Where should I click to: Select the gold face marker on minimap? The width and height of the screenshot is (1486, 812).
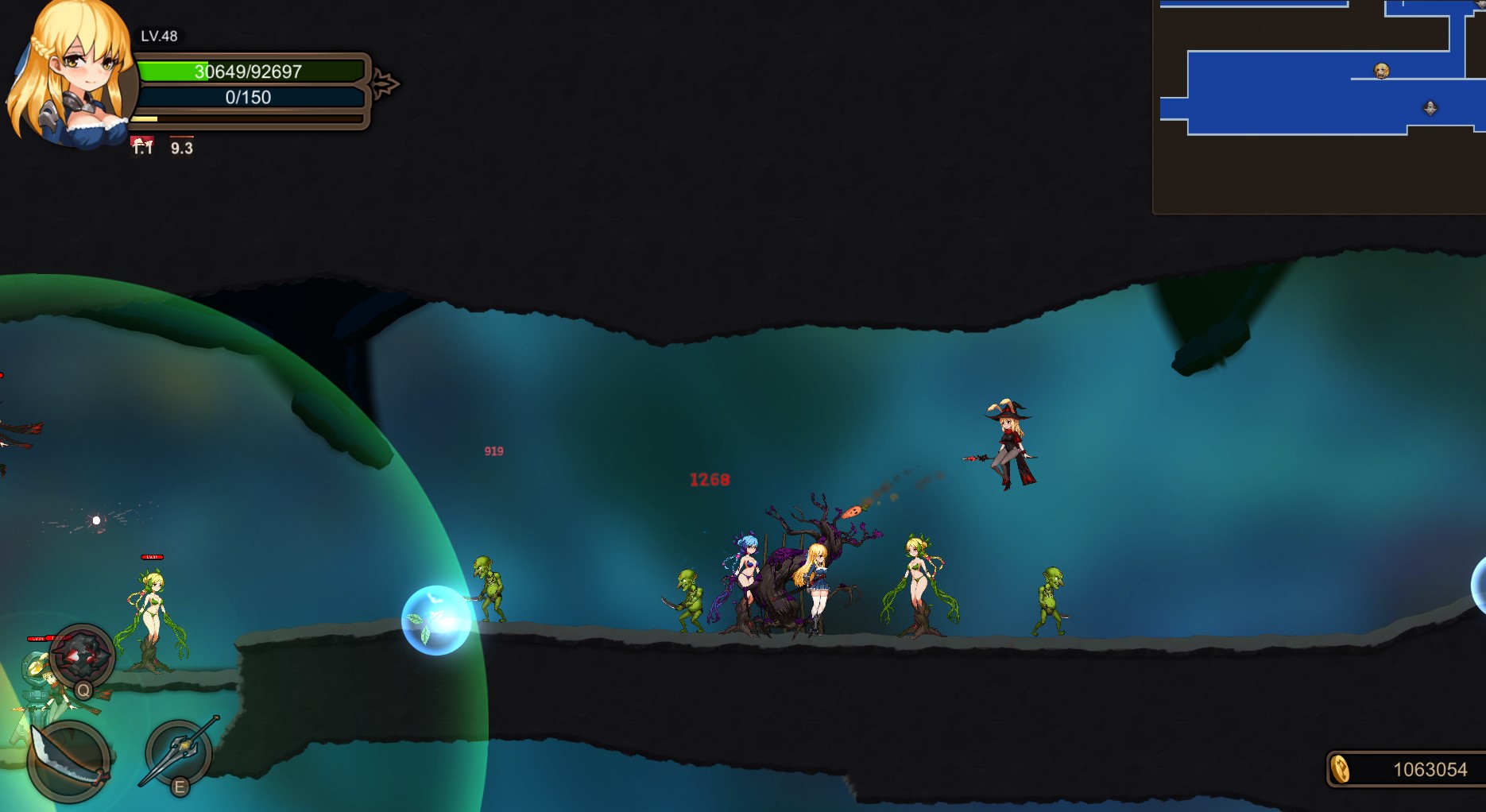pyautogui.click(x=1382, y=72)
